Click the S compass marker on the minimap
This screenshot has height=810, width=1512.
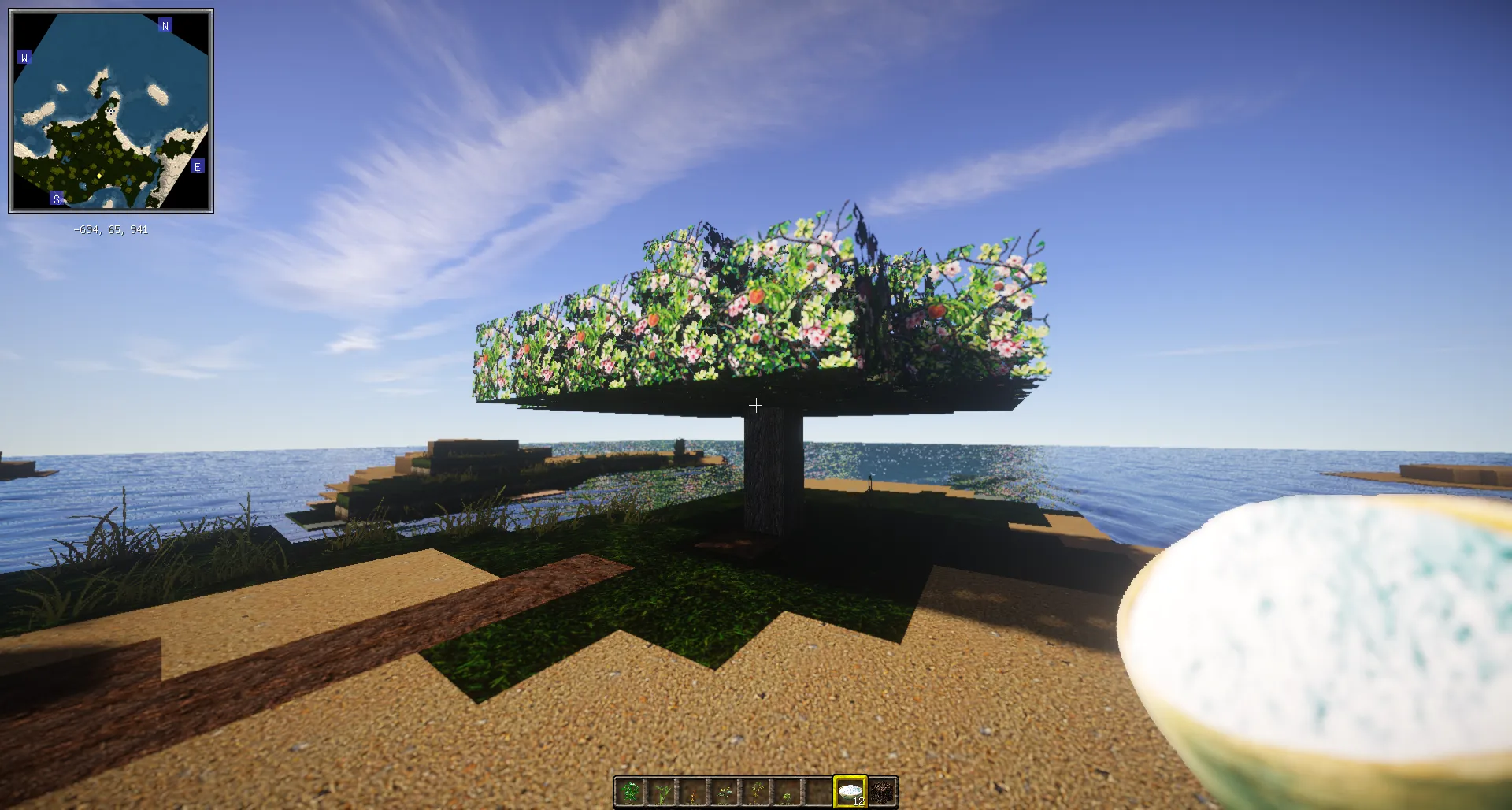pyautogui.click(x=56, y=199)
